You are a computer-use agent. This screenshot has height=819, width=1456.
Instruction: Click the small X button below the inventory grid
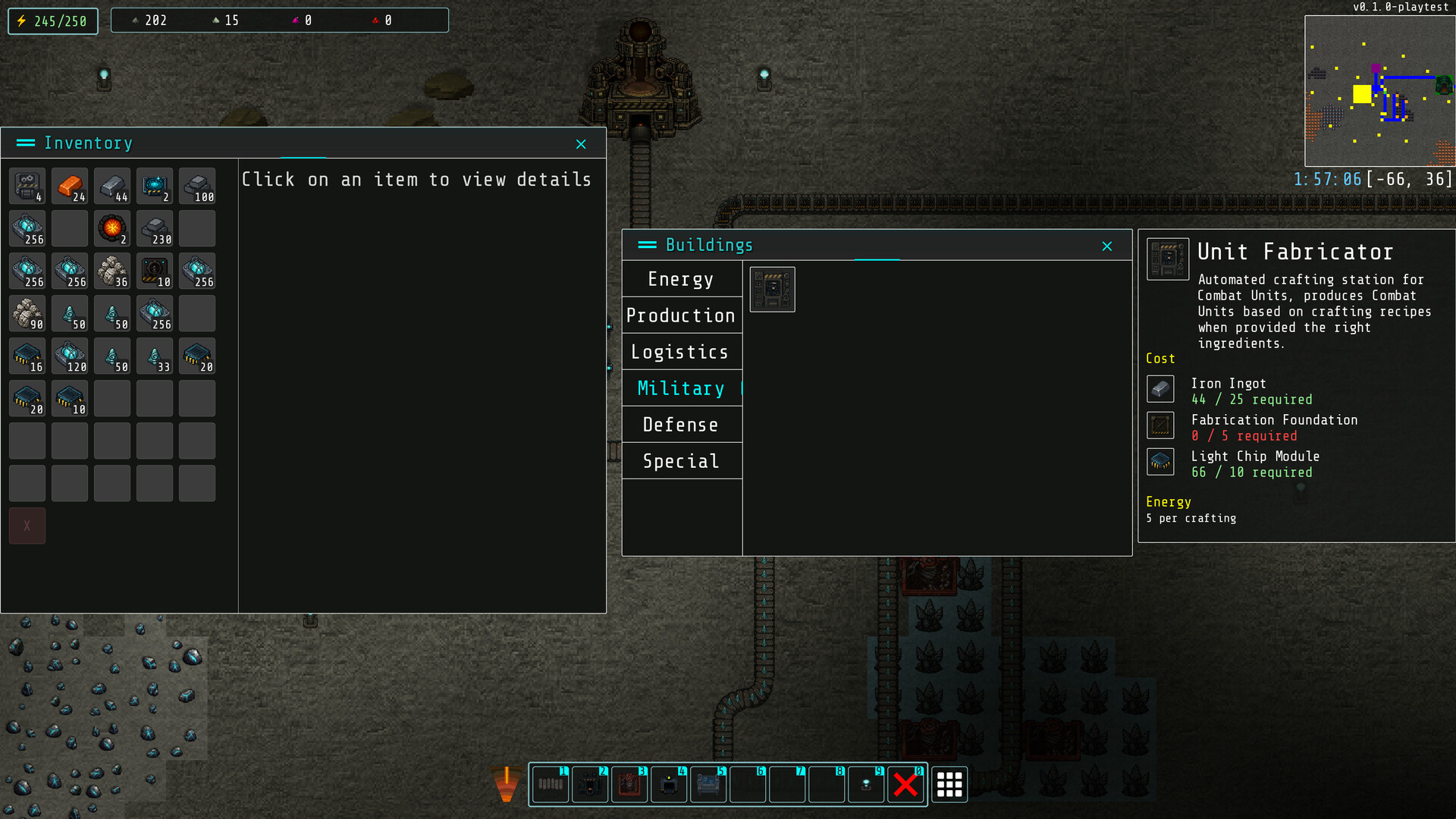point(27,525)
